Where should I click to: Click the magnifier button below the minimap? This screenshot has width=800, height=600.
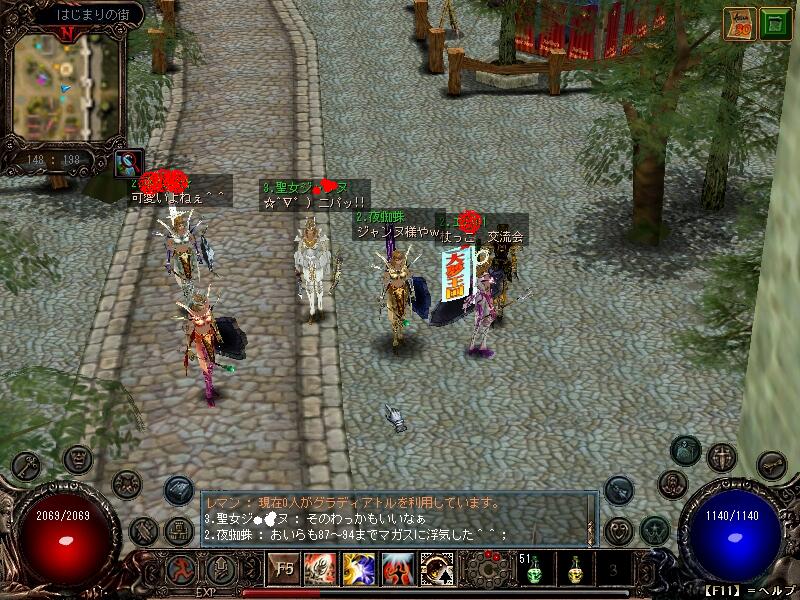click(x=130, y=162)
